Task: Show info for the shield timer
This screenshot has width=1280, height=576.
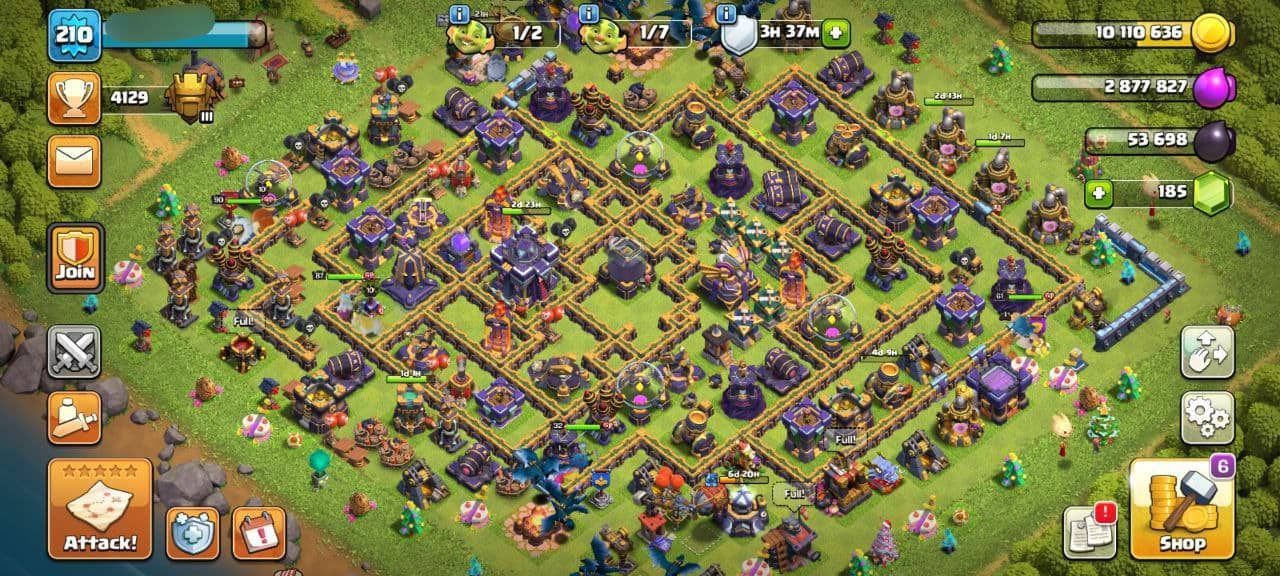Action: coord(727,14)
